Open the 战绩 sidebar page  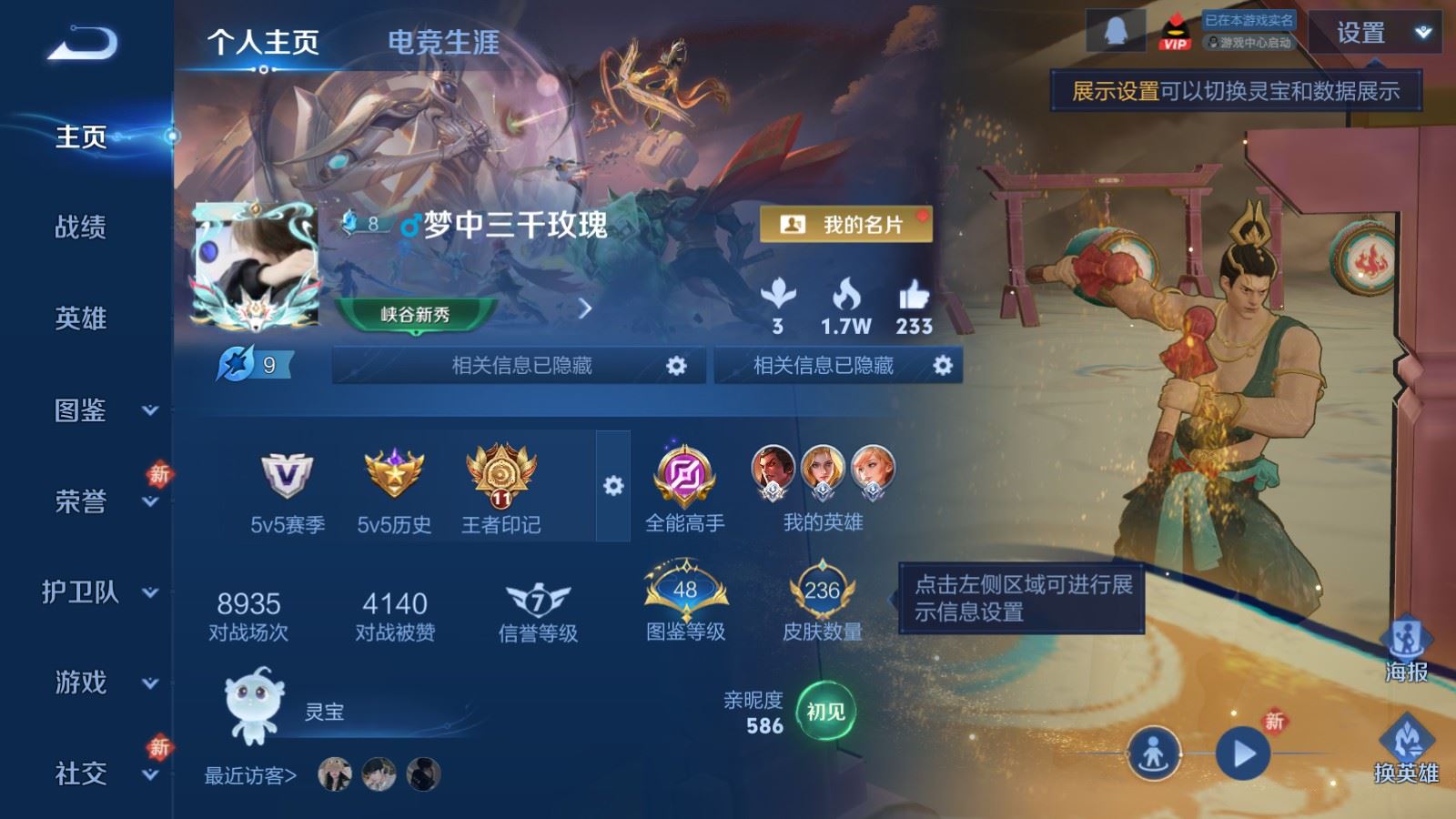tap(82, 229)
